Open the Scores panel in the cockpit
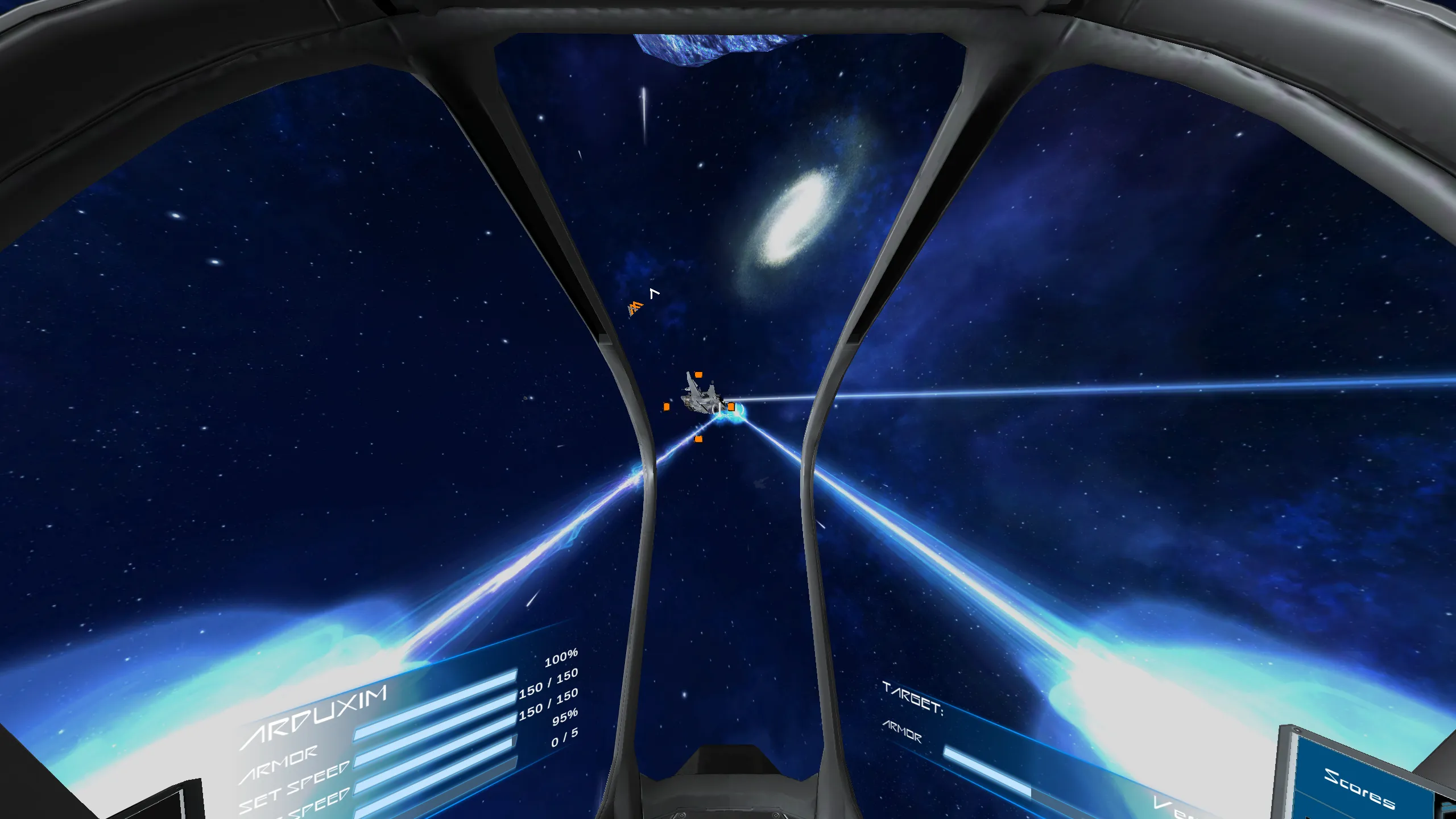The width and height of the screenshot is (1456, 819). tap(1359, 788)
